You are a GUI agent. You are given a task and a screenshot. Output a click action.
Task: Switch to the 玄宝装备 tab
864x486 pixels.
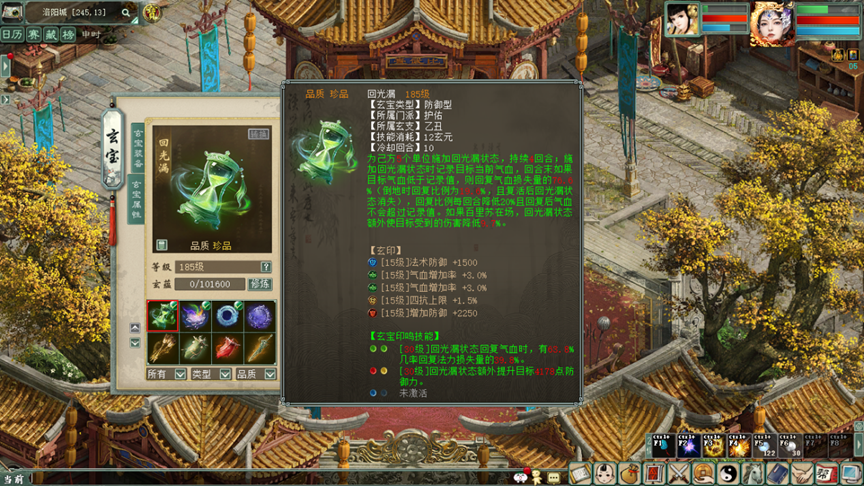click(x=138, y=147)
